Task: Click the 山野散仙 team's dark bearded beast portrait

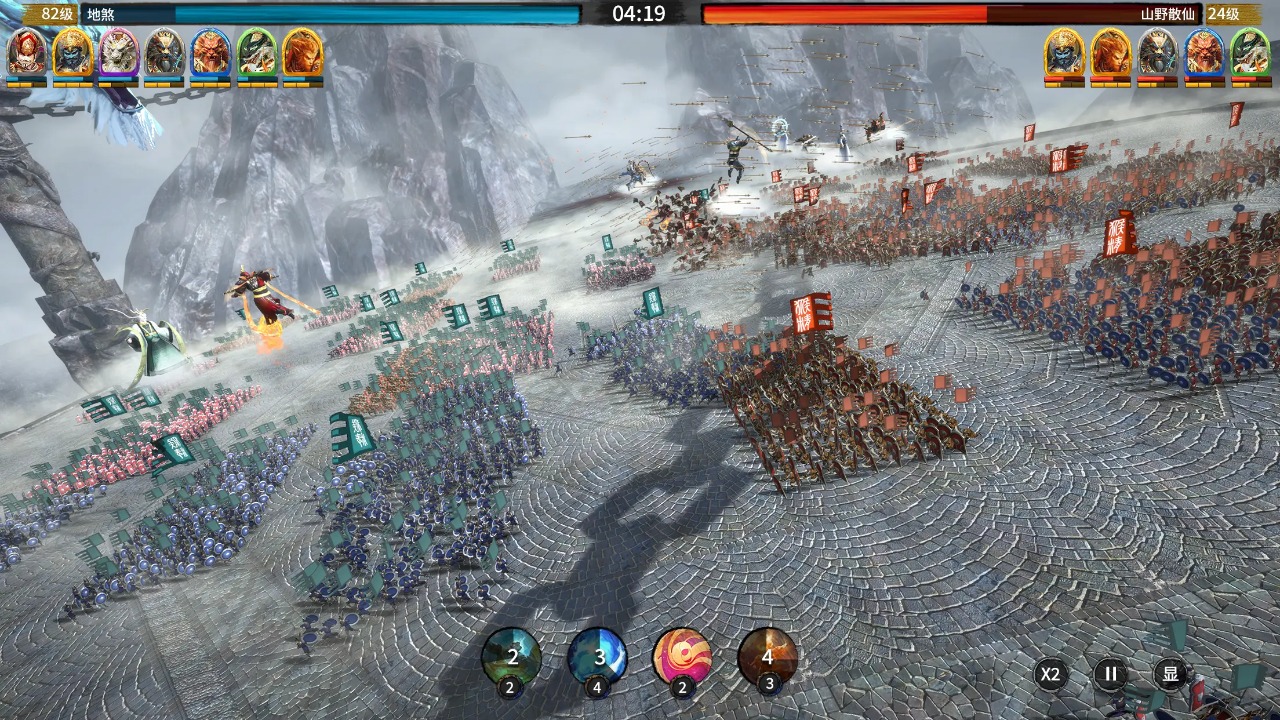Action: point(1157,52)
